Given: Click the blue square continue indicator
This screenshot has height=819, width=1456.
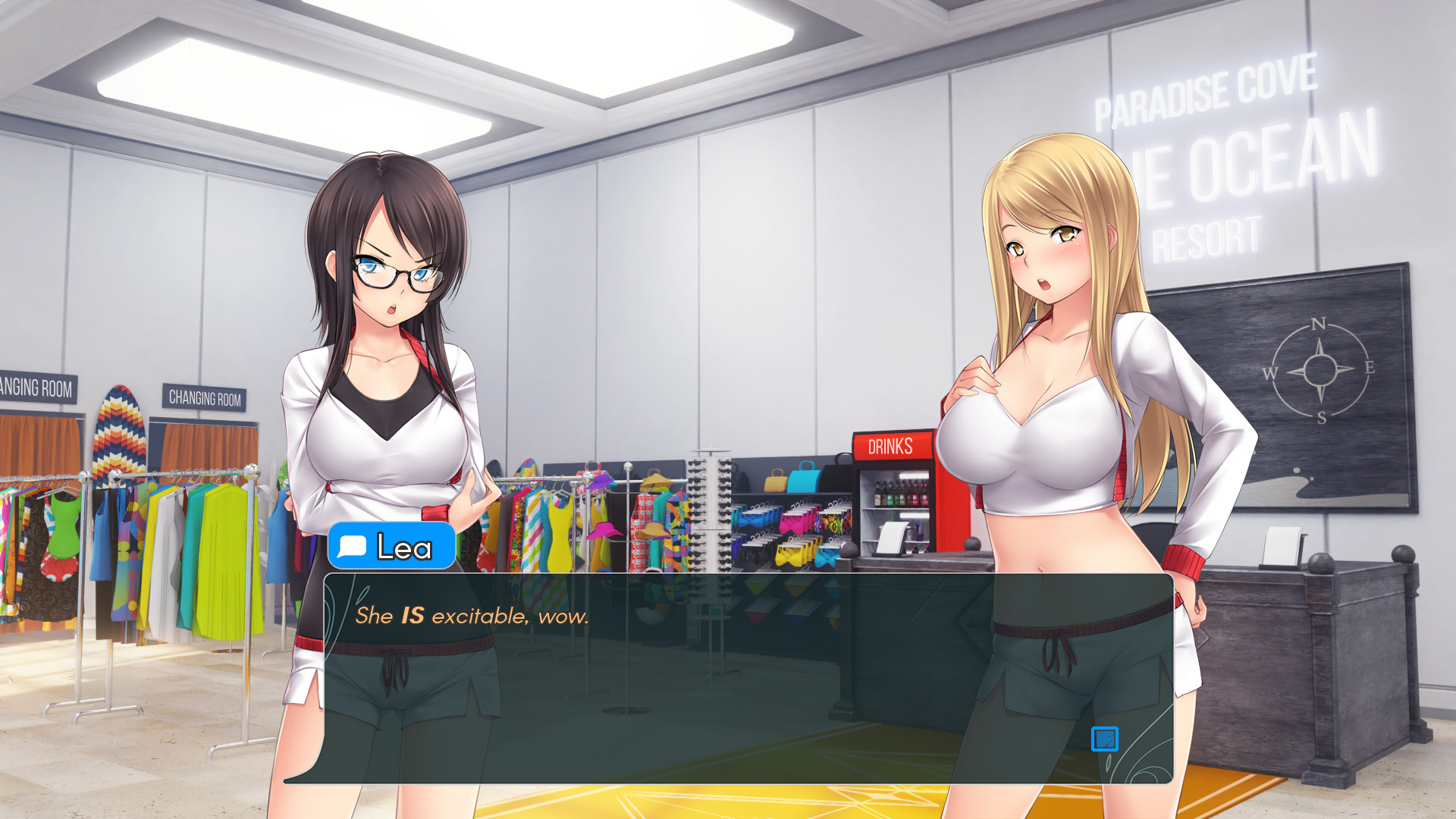Looking at the screenshot, I should pos(1104,739).
